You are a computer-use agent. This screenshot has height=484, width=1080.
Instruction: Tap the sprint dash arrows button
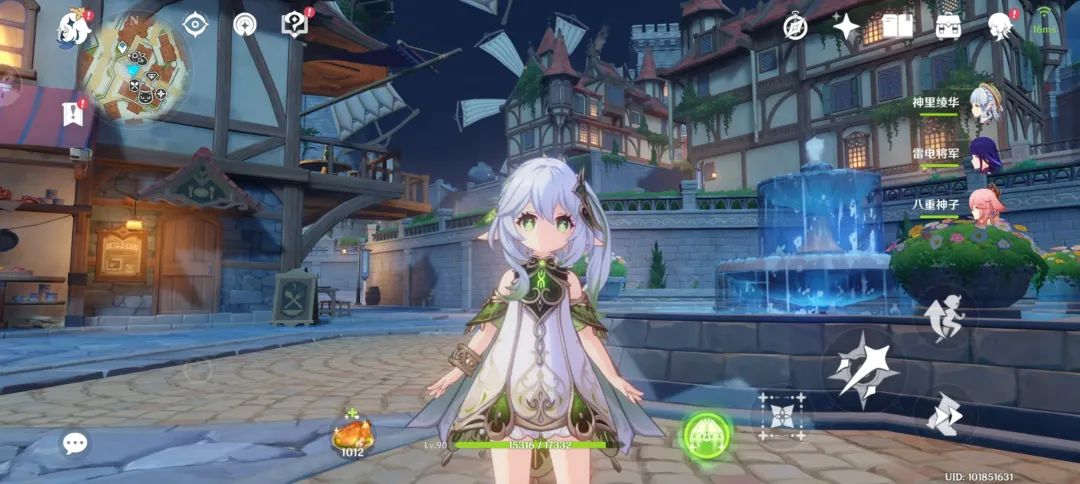coord(942,414)
